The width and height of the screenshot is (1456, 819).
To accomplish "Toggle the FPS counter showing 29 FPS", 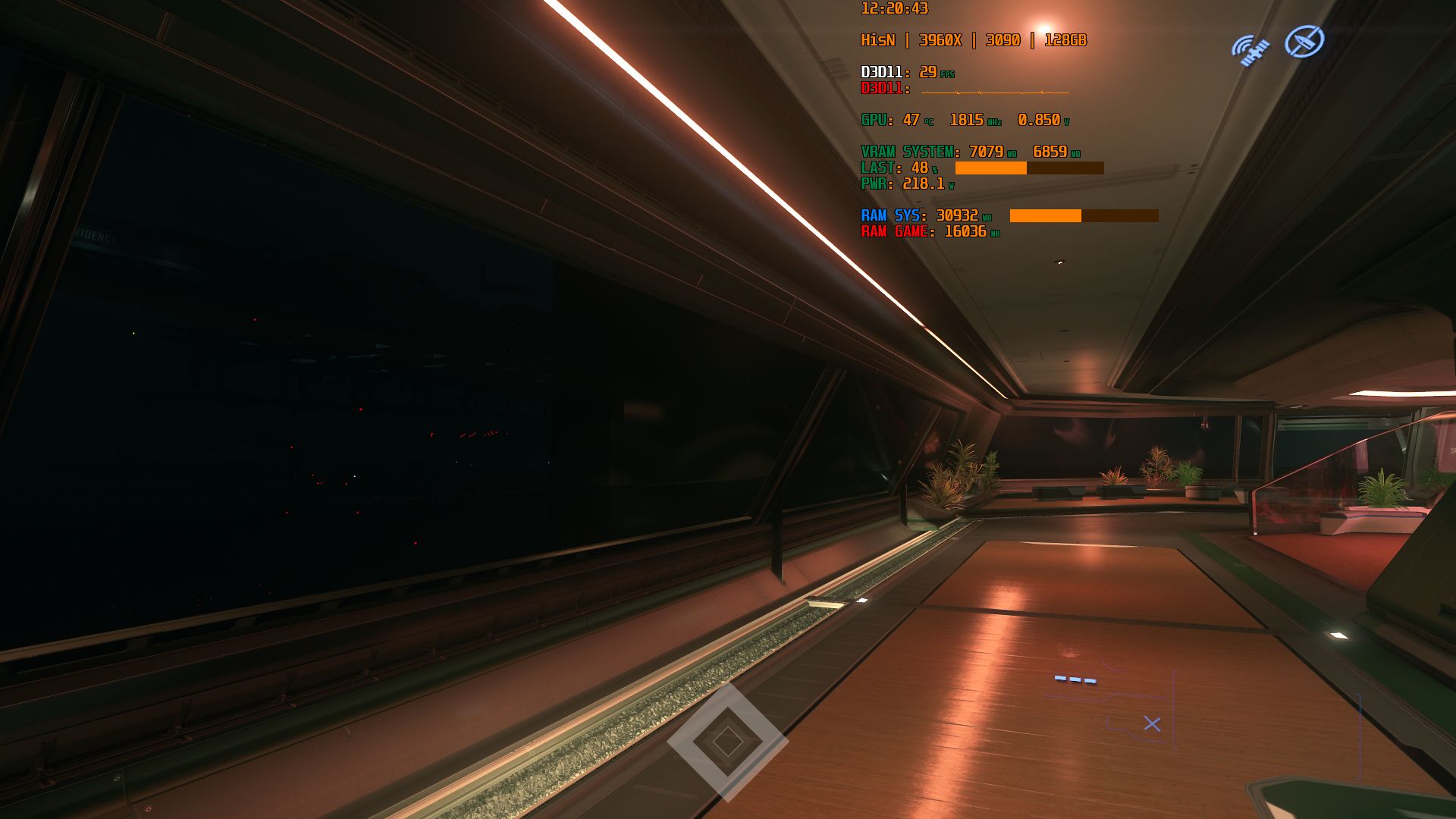I will (x=930, y=73).
